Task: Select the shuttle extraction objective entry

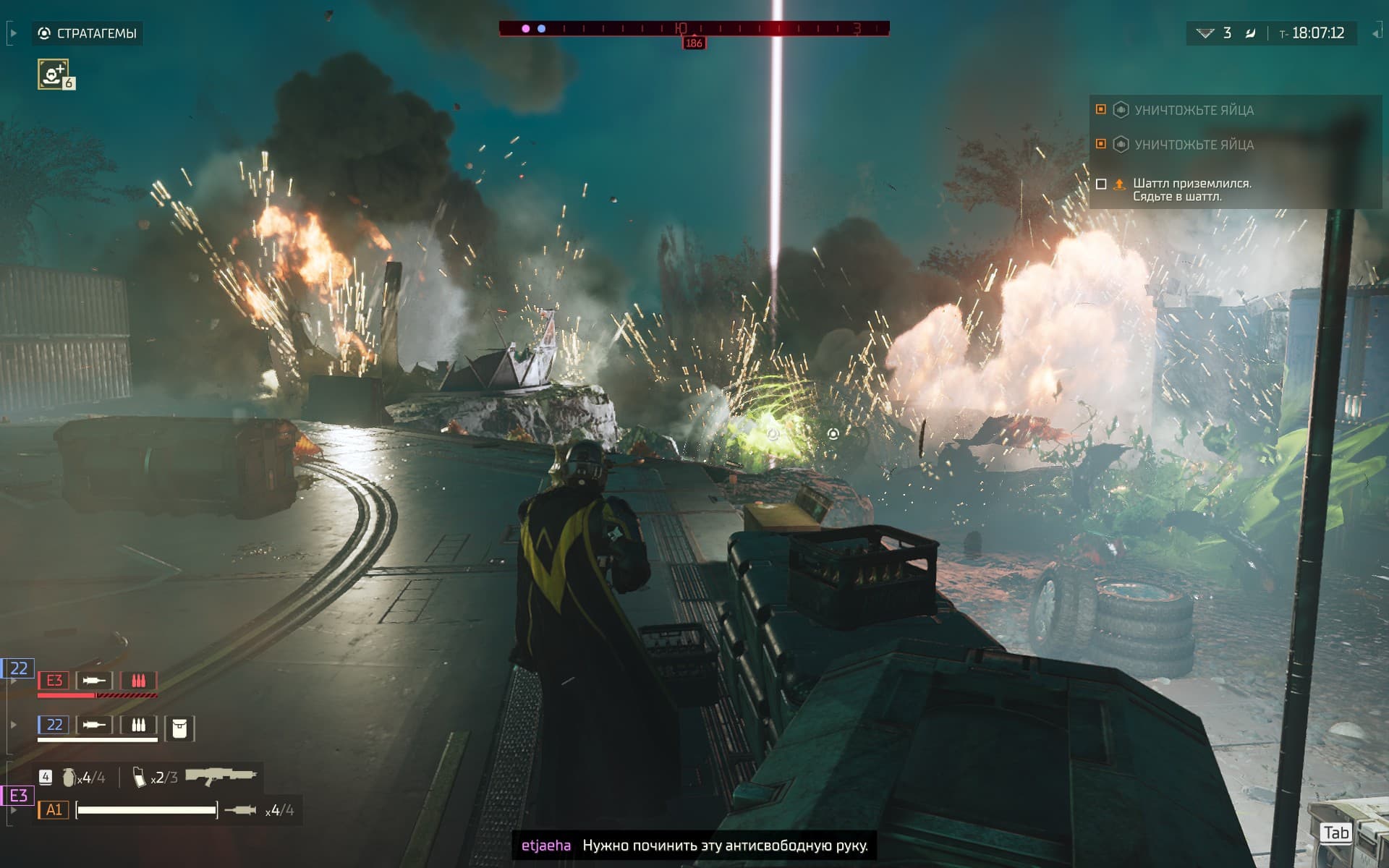Action: (x=1191, y=190)
